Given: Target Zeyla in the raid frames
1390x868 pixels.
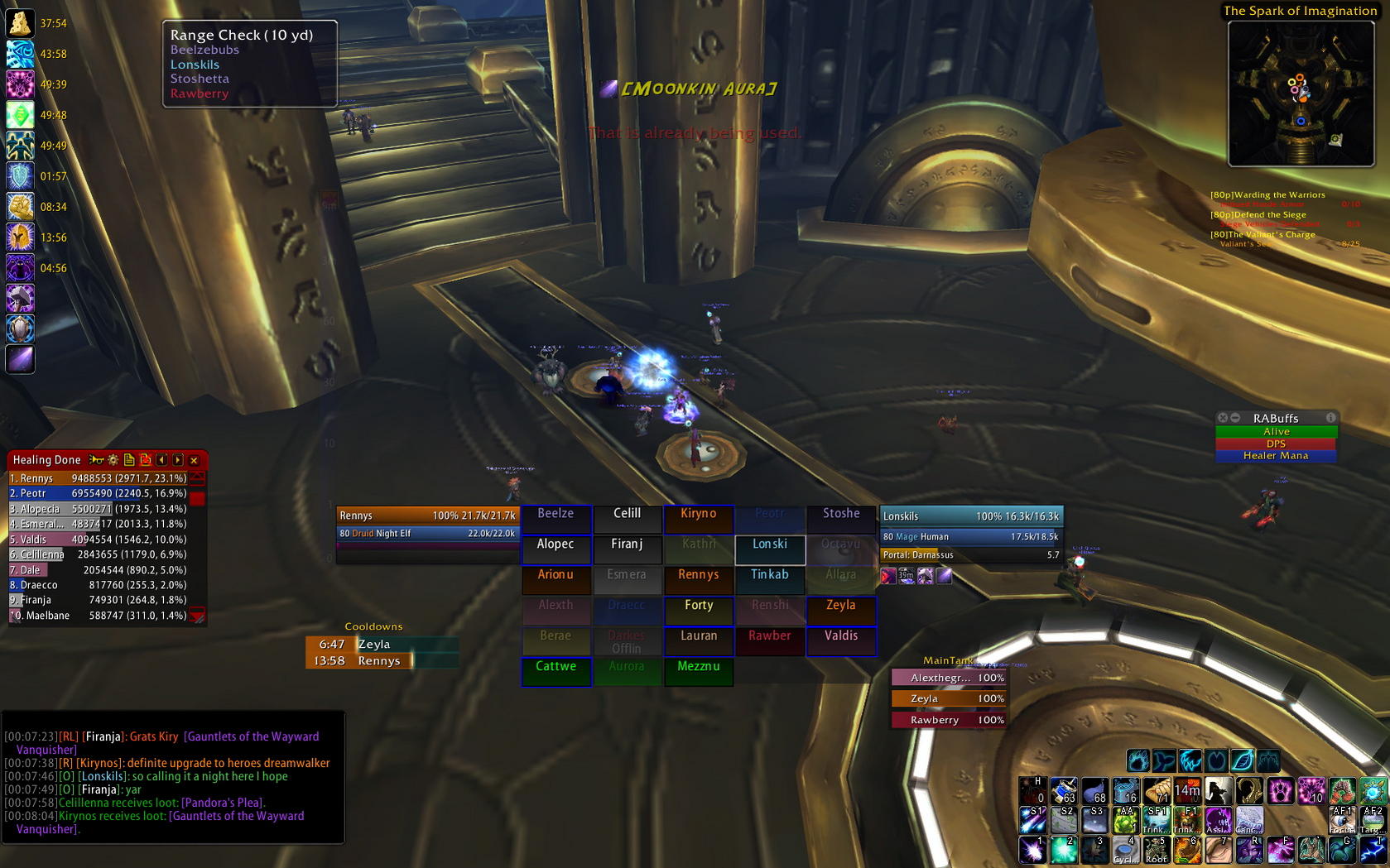Looking at the screenshot, I should tap(841, 606).
